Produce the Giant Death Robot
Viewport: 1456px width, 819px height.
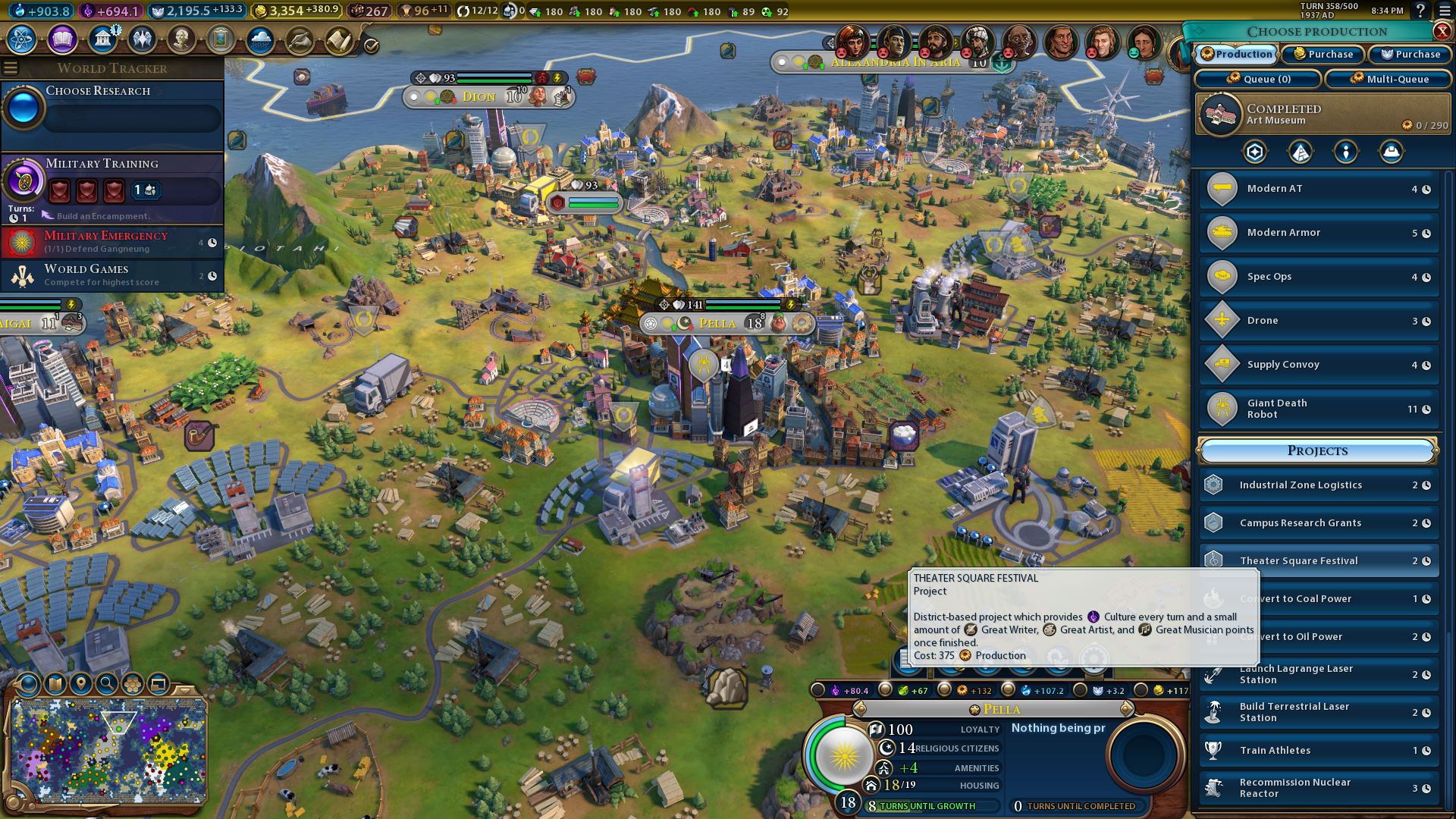point(1318,409)
